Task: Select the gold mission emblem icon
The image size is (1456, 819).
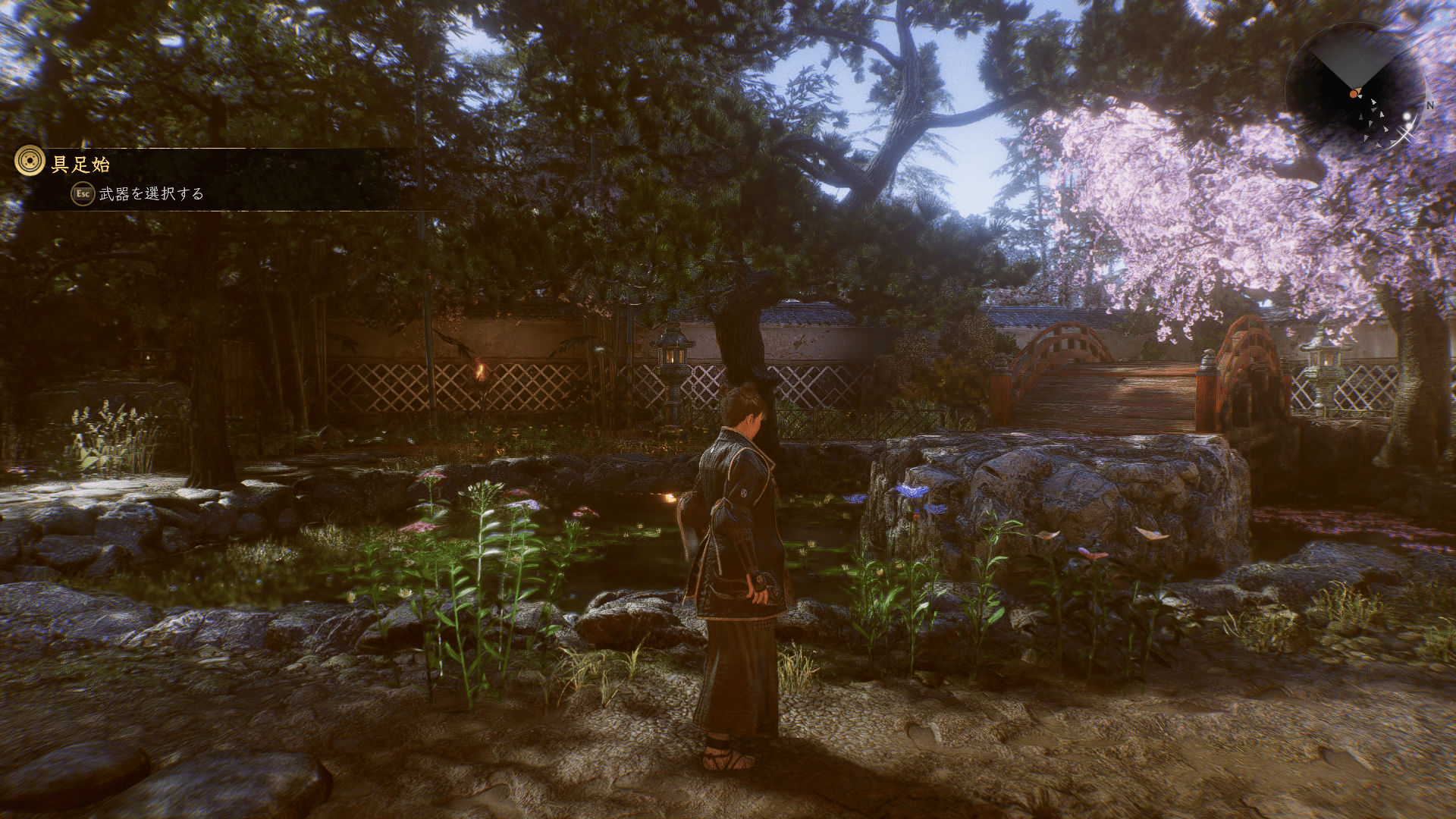Action: pyautogui.click(x=30, y=162)
